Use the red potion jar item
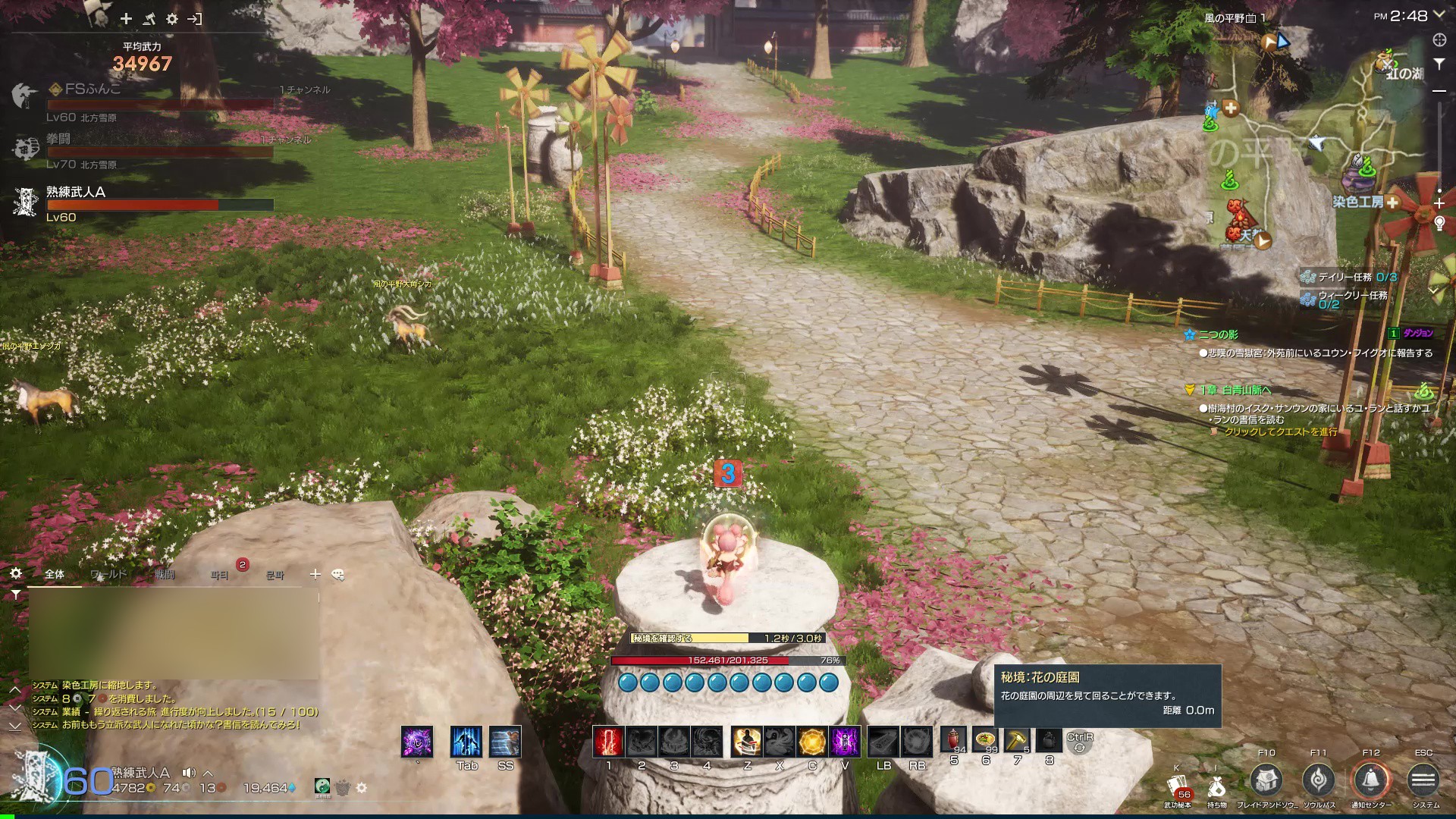 [x=953, y=739]
